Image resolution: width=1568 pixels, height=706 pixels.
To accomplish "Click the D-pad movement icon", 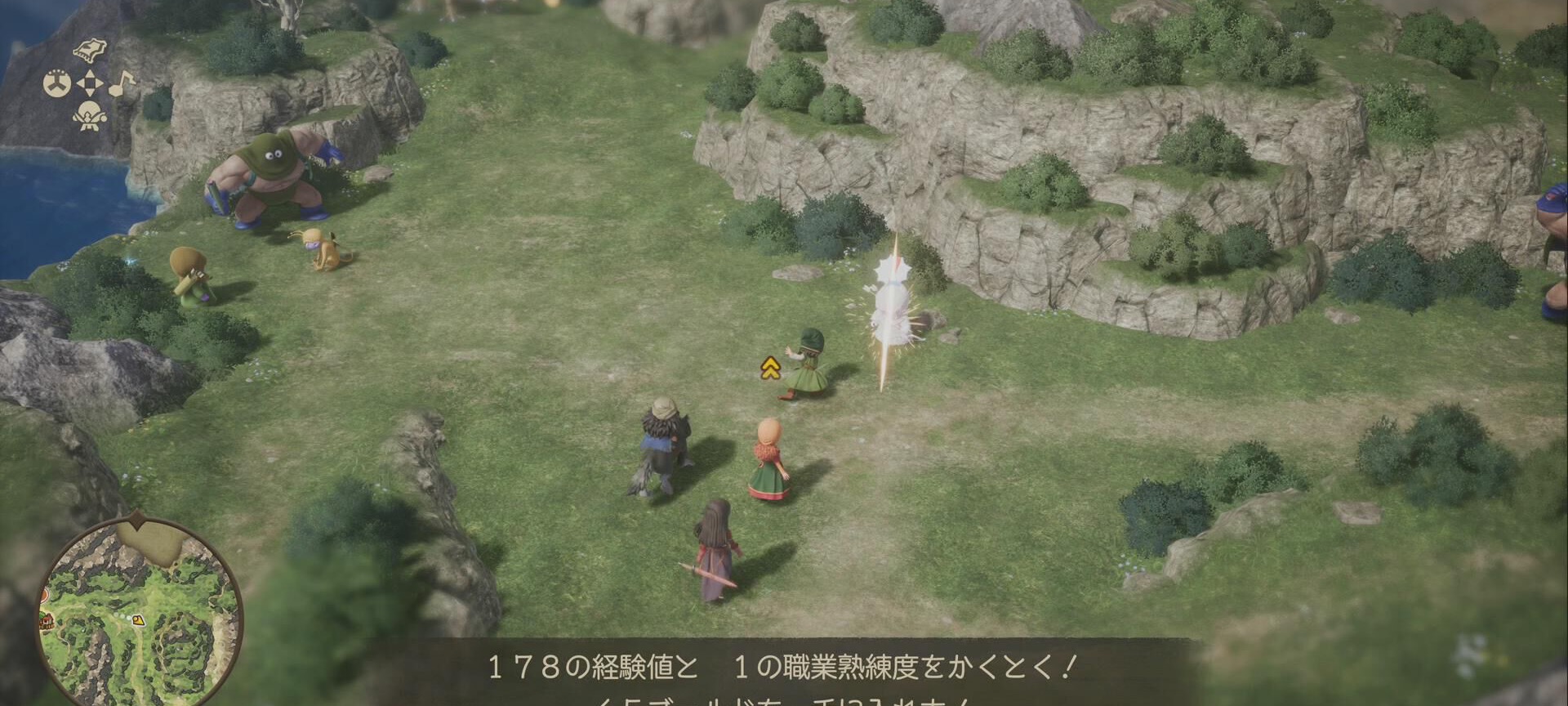I will [90, 82].
